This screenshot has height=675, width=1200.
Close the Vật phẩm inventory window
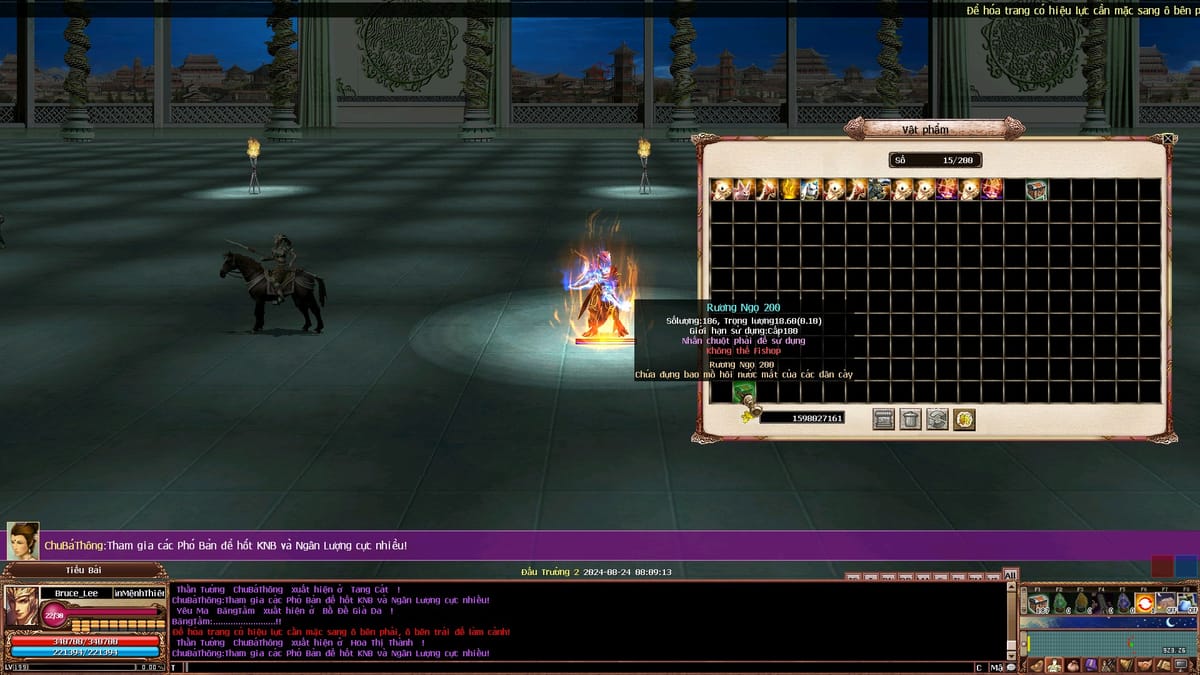[x=1169, y=139]
